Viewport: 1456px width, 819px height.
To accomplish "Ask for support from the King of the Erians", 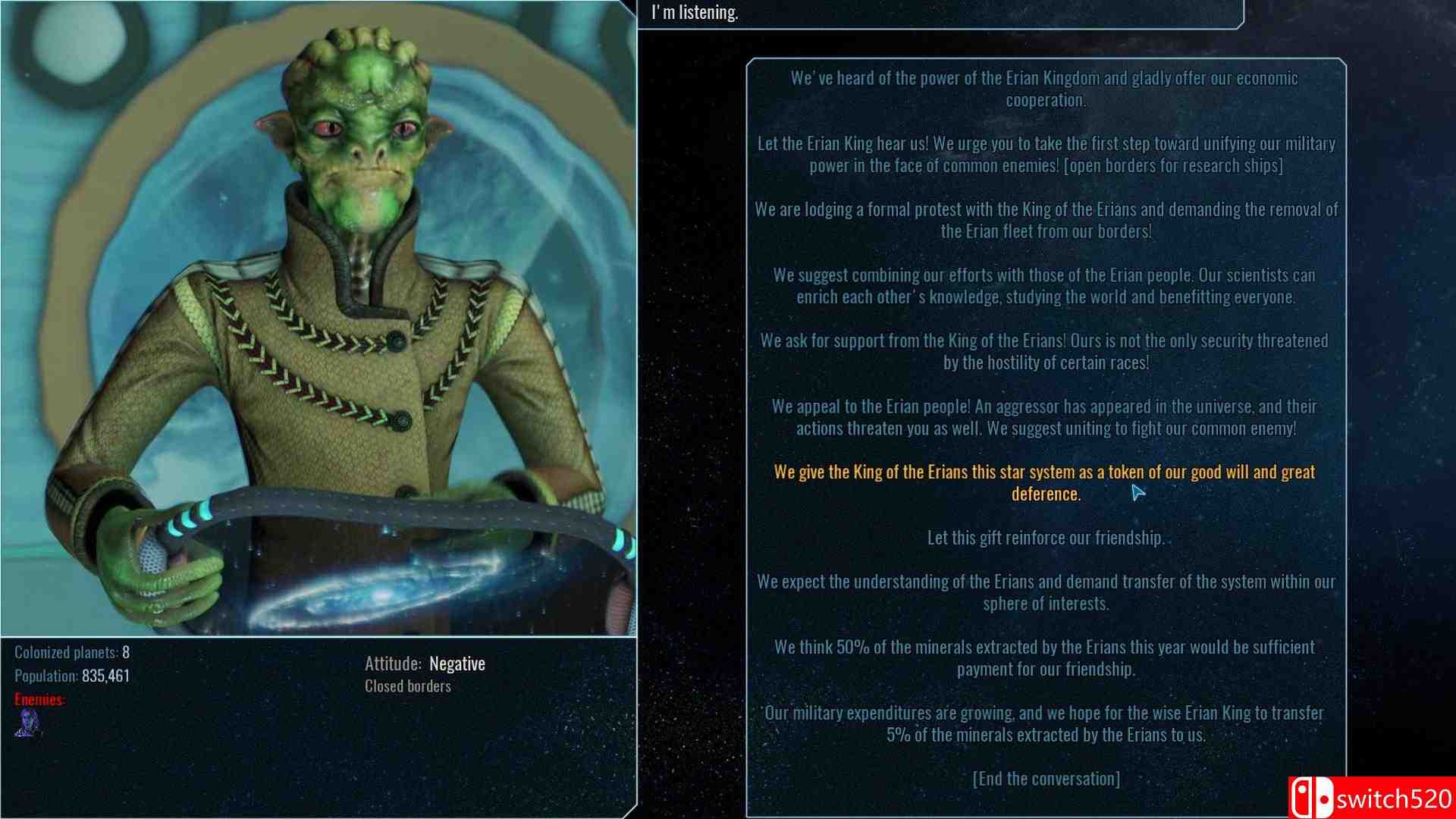I will click(1045, 351).
